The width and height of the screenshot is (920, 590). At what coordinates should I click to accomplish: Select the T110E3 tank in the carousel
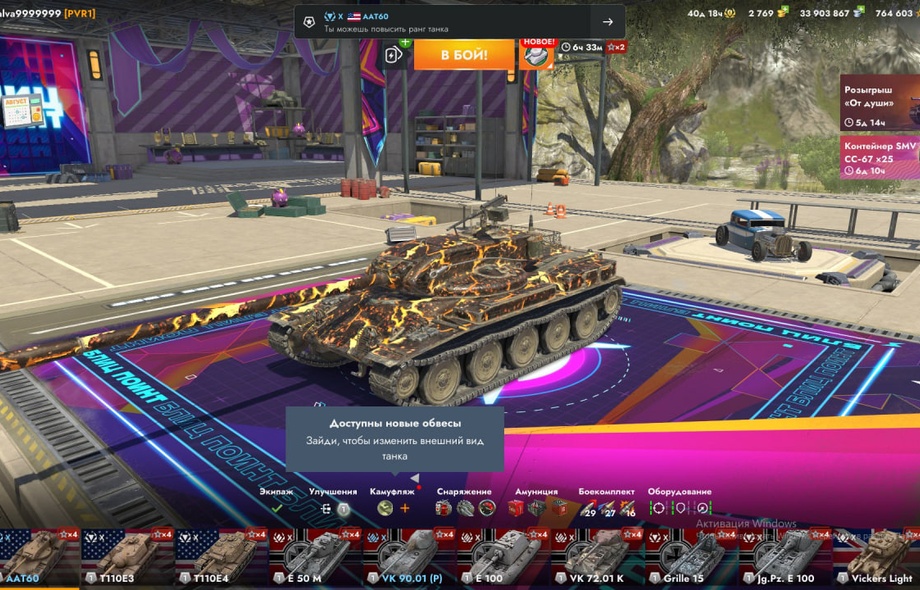pos(126,557)
